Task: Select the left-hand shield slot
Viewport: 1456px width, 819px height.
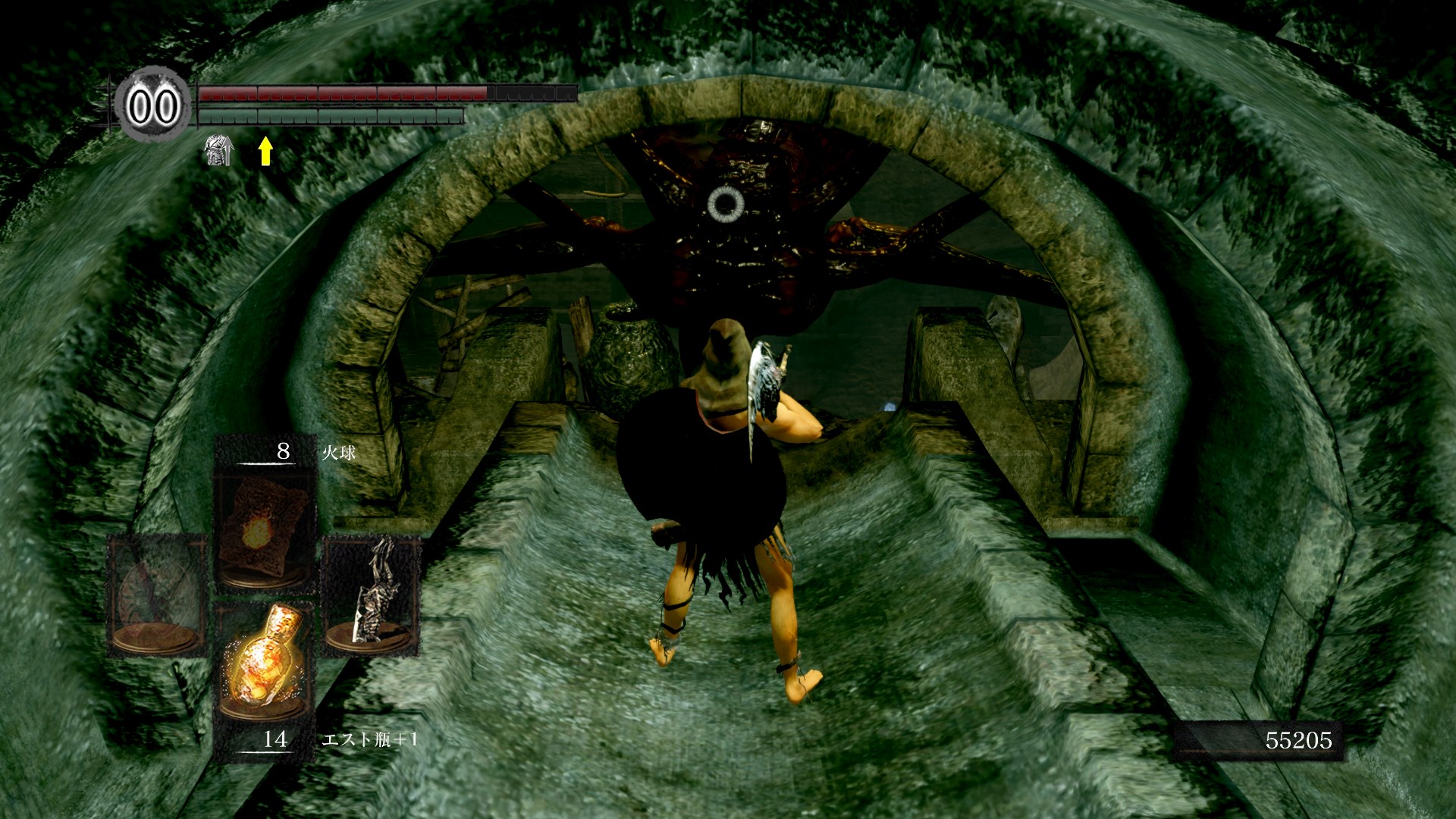Action: (158, 594)
